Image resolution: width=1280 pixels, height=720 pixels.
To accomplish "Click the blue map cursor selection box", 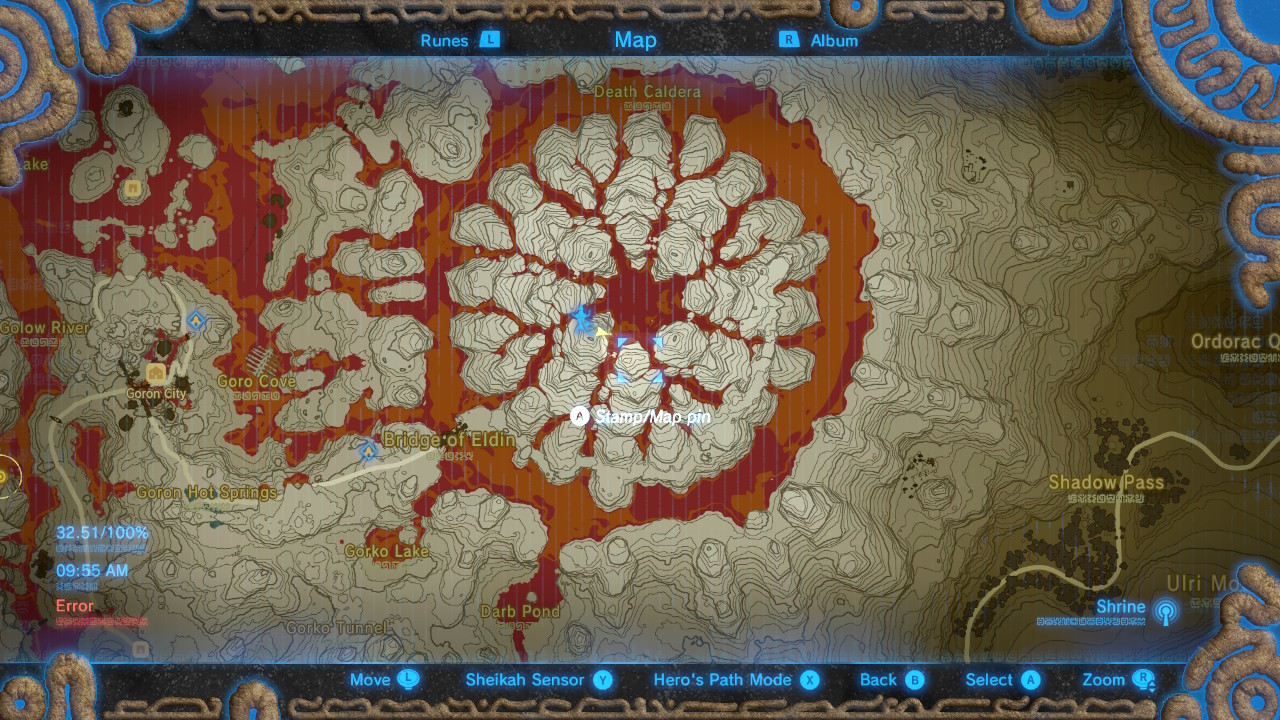I will coord(640,360).
